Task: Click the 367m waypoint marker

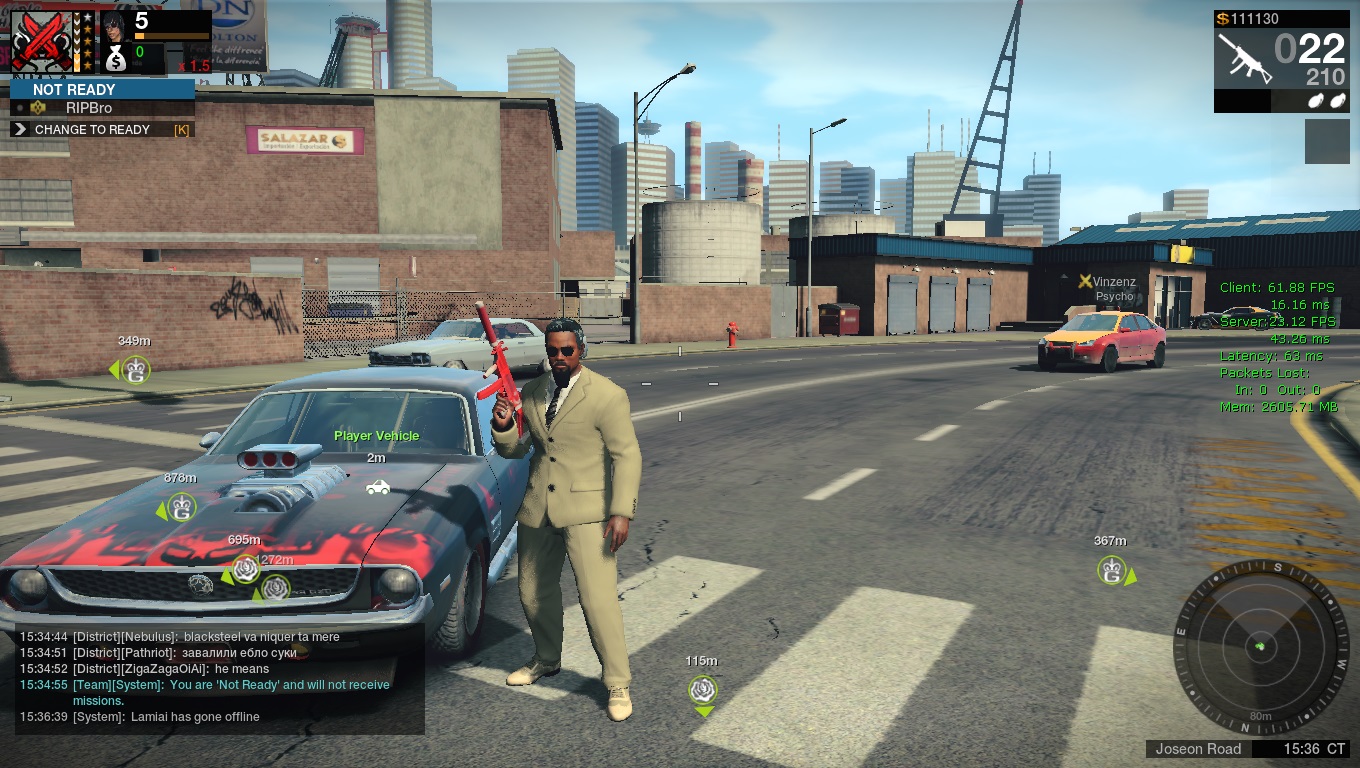Action: coord(1111,571)
